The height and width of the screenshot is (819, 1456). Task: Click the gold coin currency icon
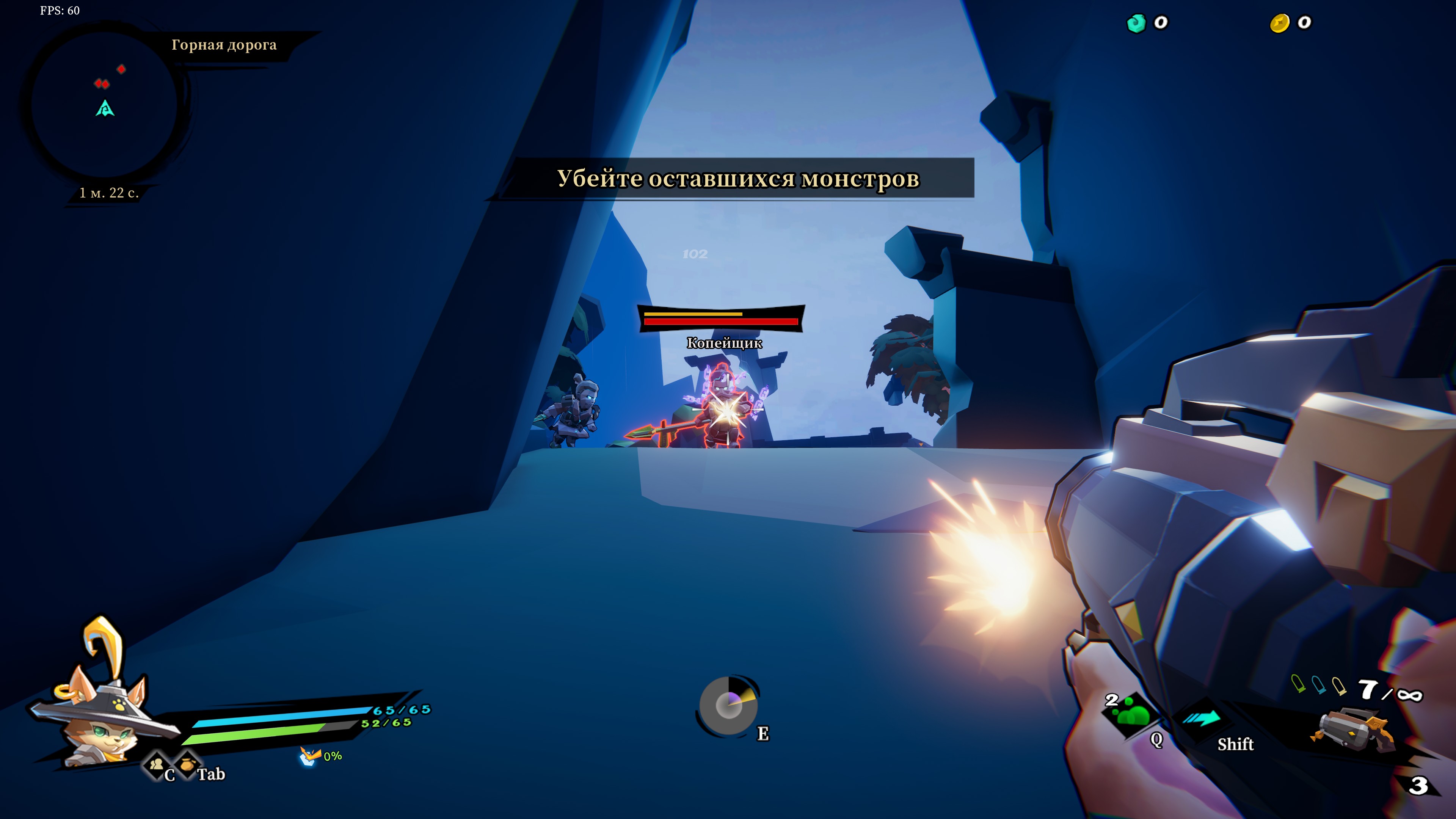1280,23
